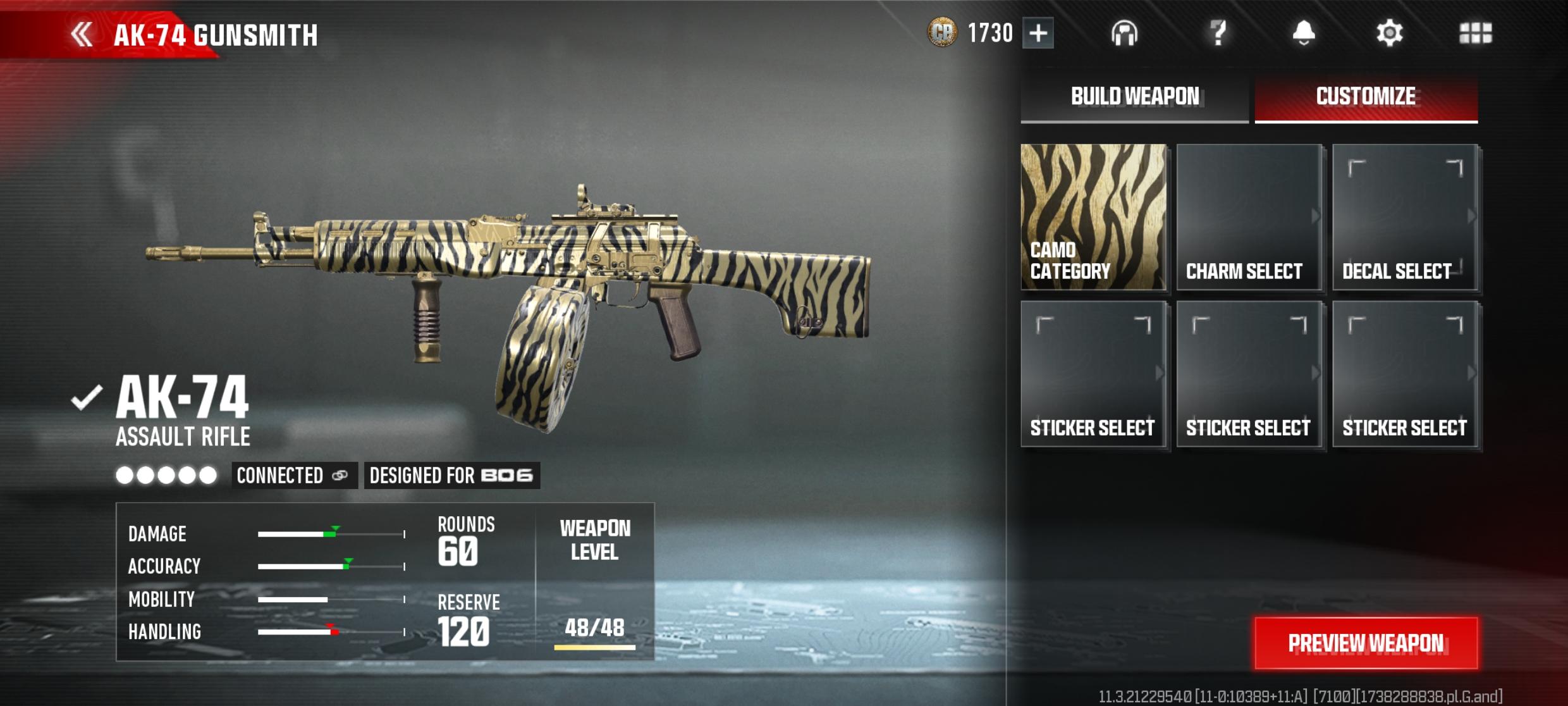Open the headset audio icon
This screenshot has height=706, width=1568.
pos(1124,33)
